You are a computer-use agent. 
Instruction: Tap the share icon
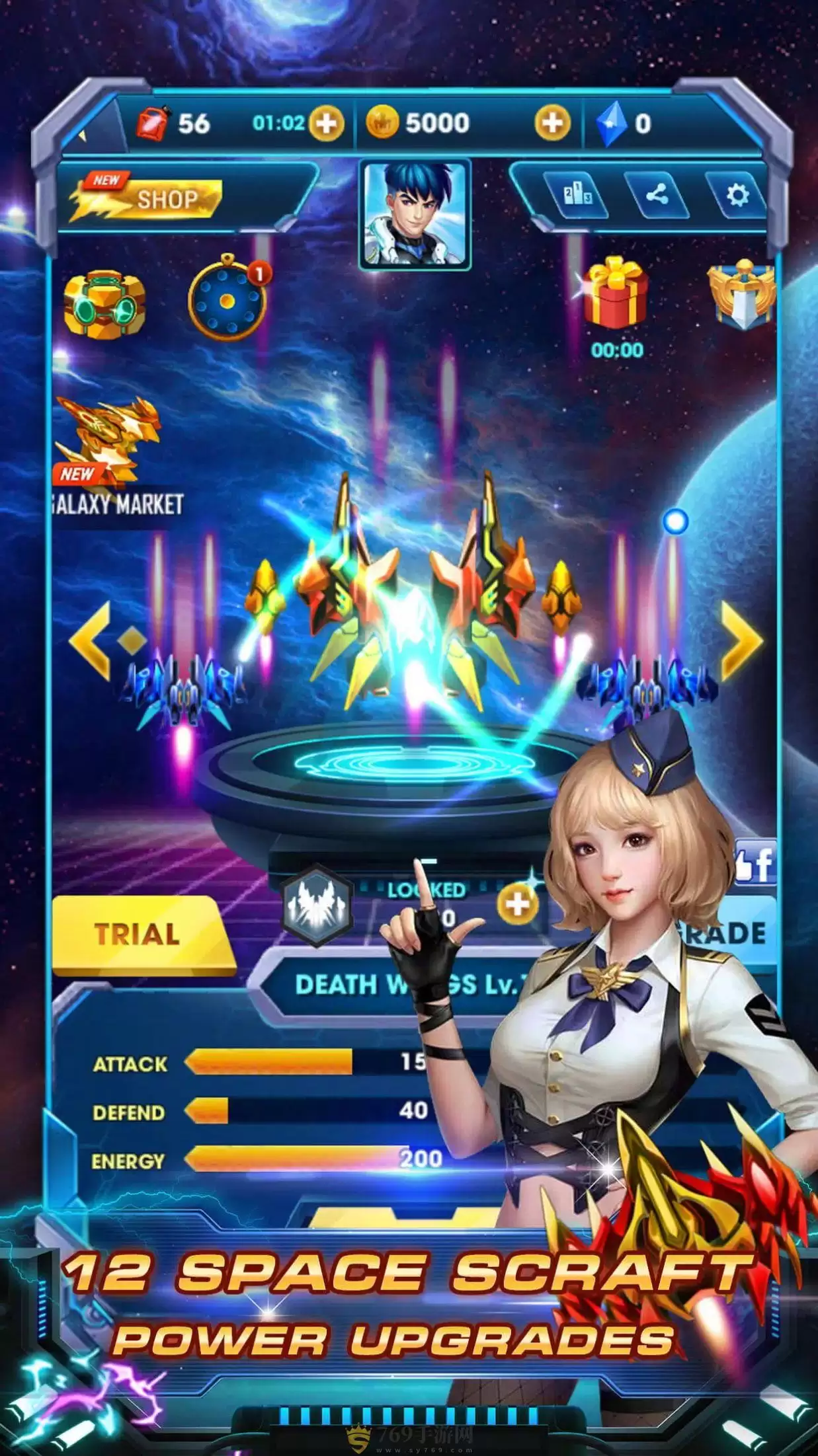[657, 195]
